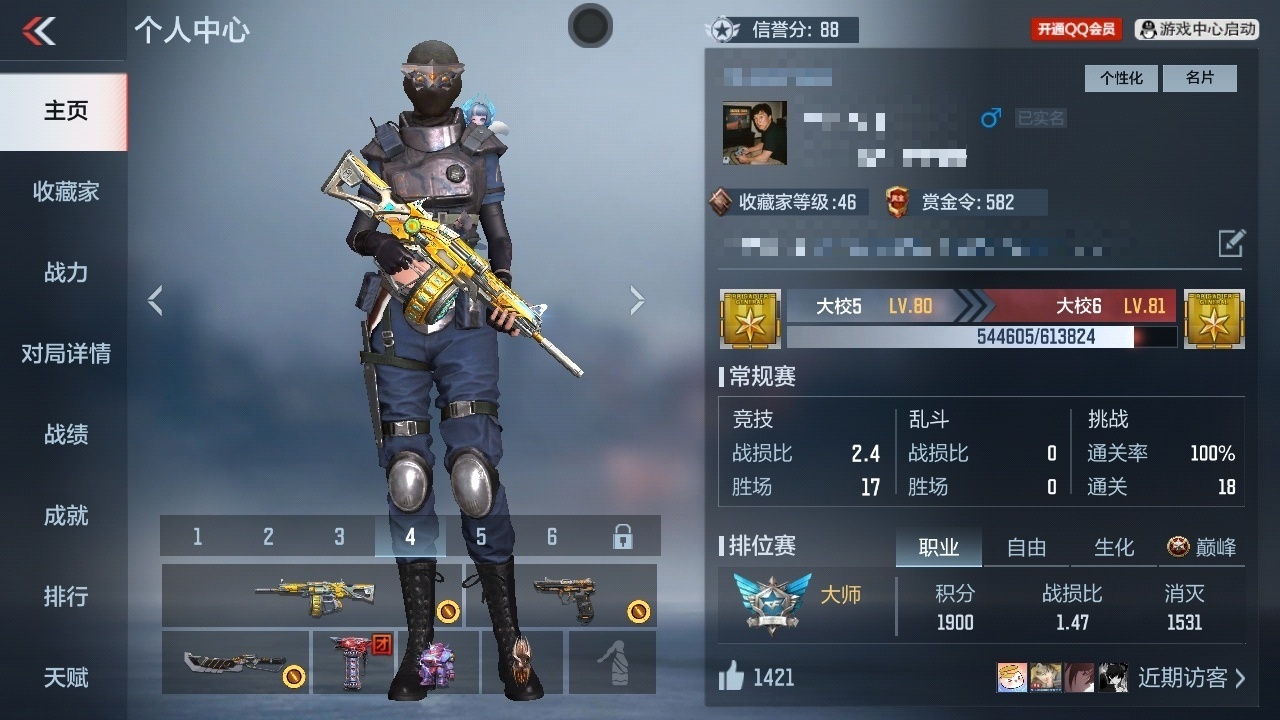Open the 收藏家 collector menu
This screenshot has width=1280, height=720.
coord(65,191)
